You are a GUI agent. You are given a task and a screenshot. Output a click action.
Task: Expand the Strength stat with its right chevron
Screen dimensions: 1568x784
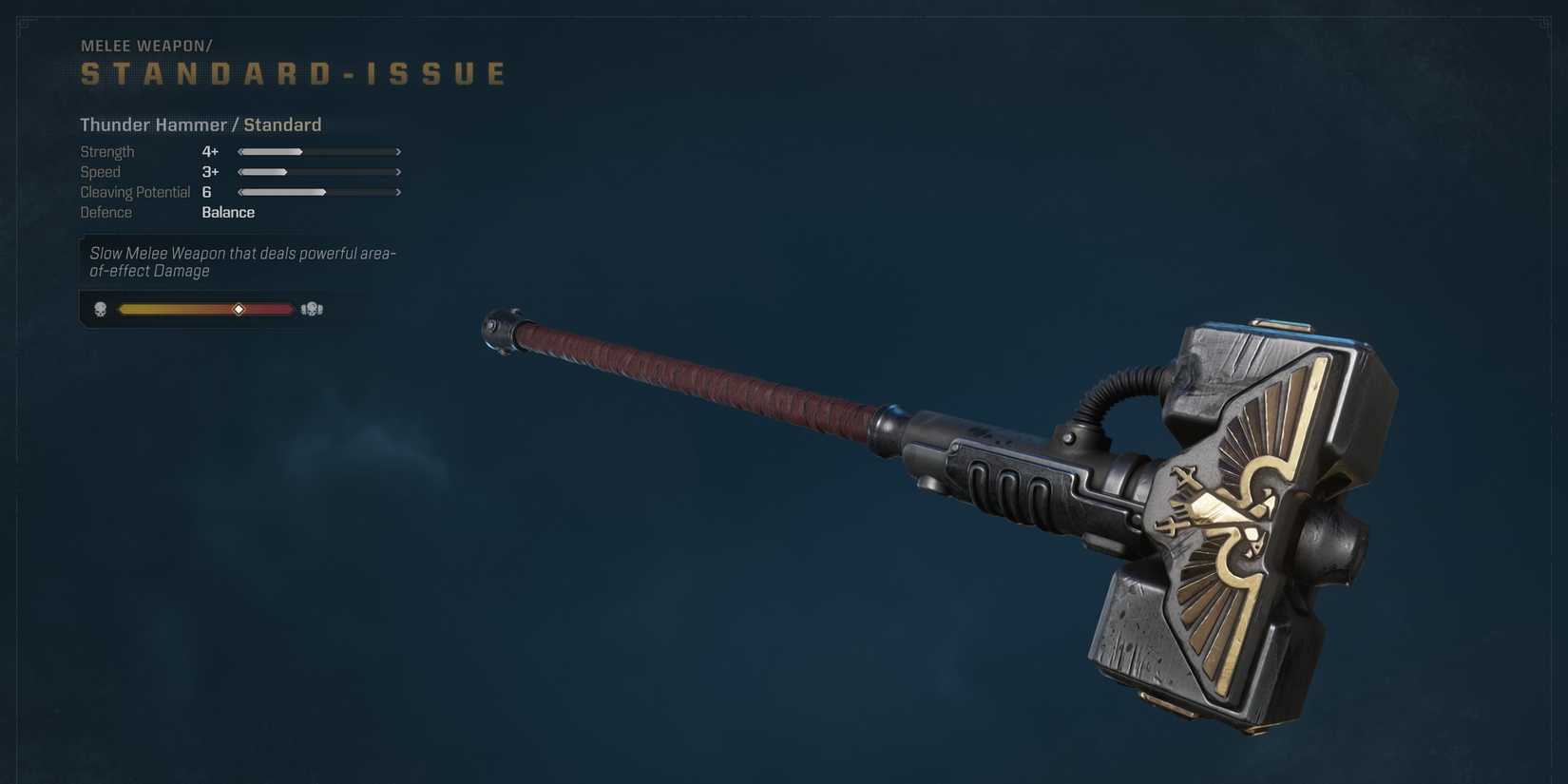coord(398,151)
